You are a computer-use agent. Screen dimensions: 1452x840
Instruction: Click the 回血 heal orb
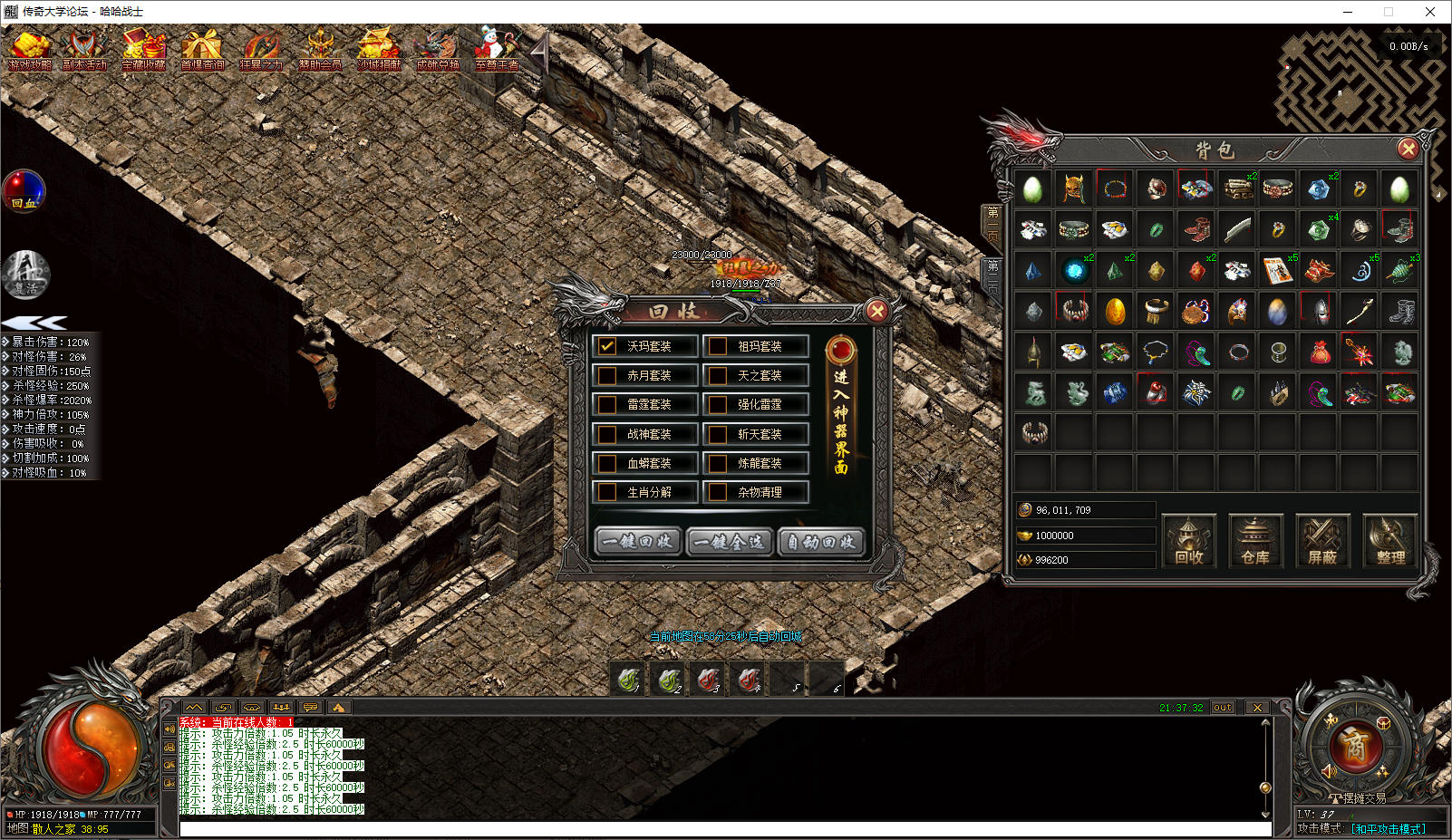coord(24,191)
